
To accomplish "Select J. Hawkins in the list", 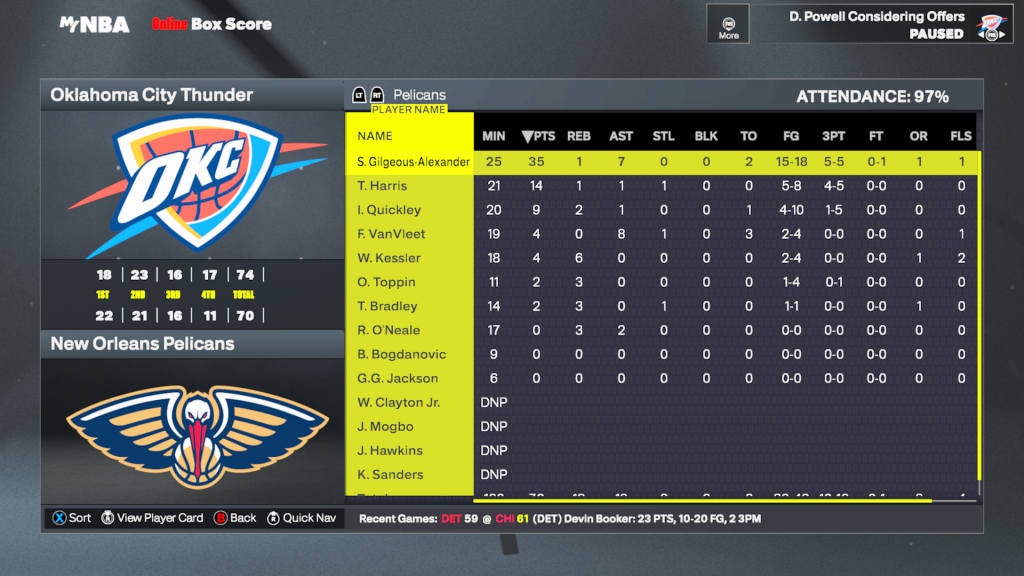I will (390, 450).
